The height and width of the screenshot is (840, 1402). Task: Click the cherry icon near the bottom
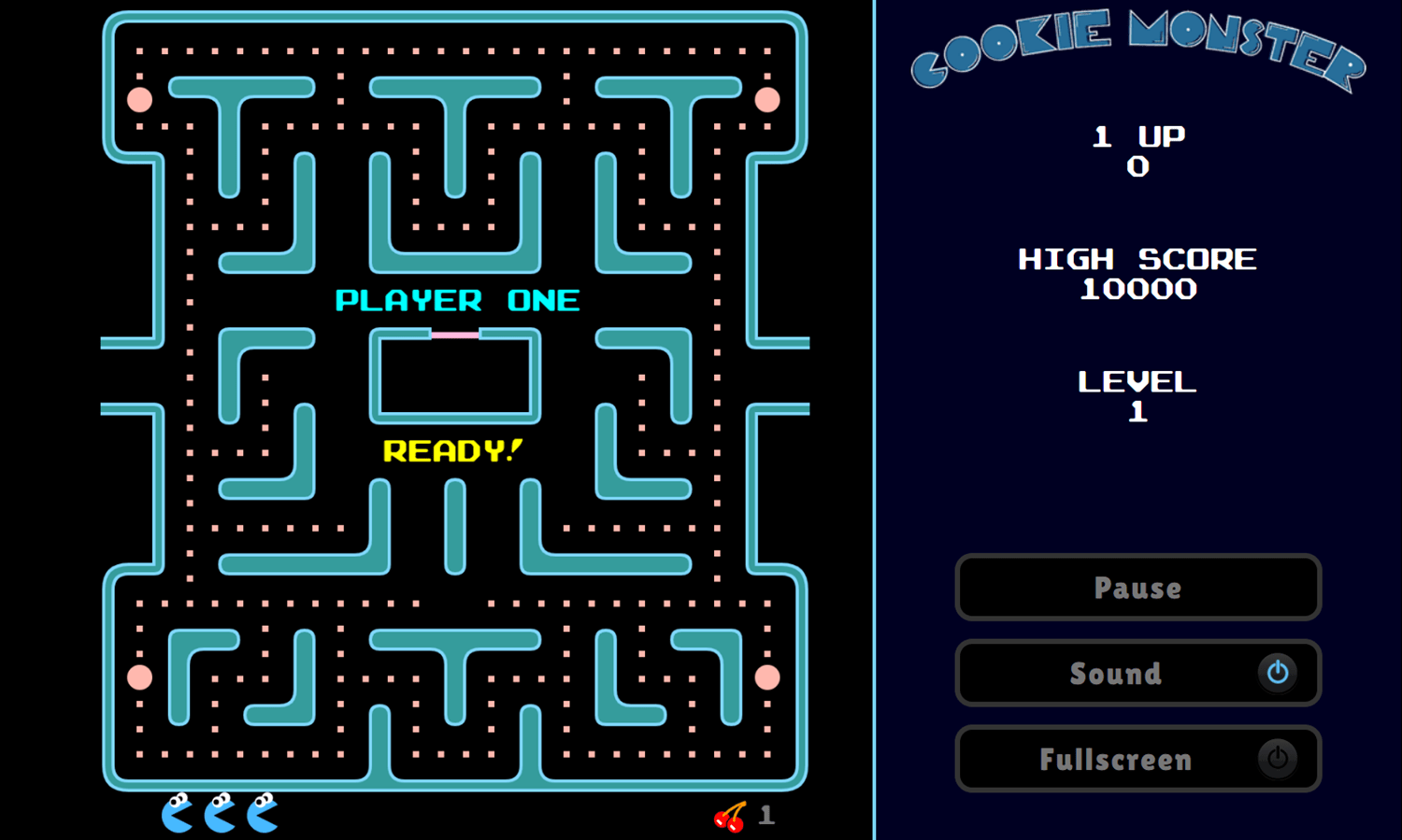[731, 817]
